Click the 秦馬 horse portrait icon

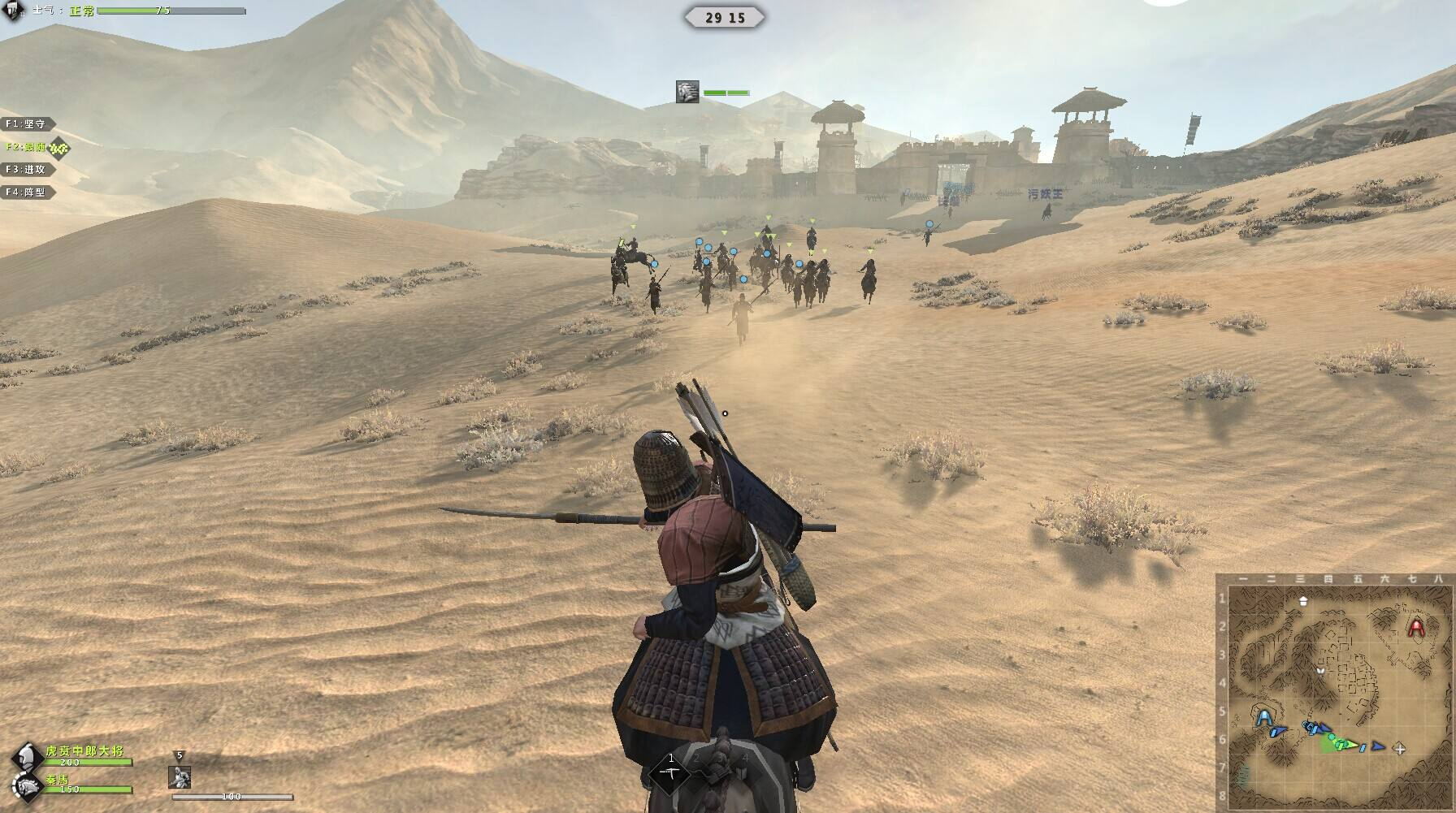point(26,785)
